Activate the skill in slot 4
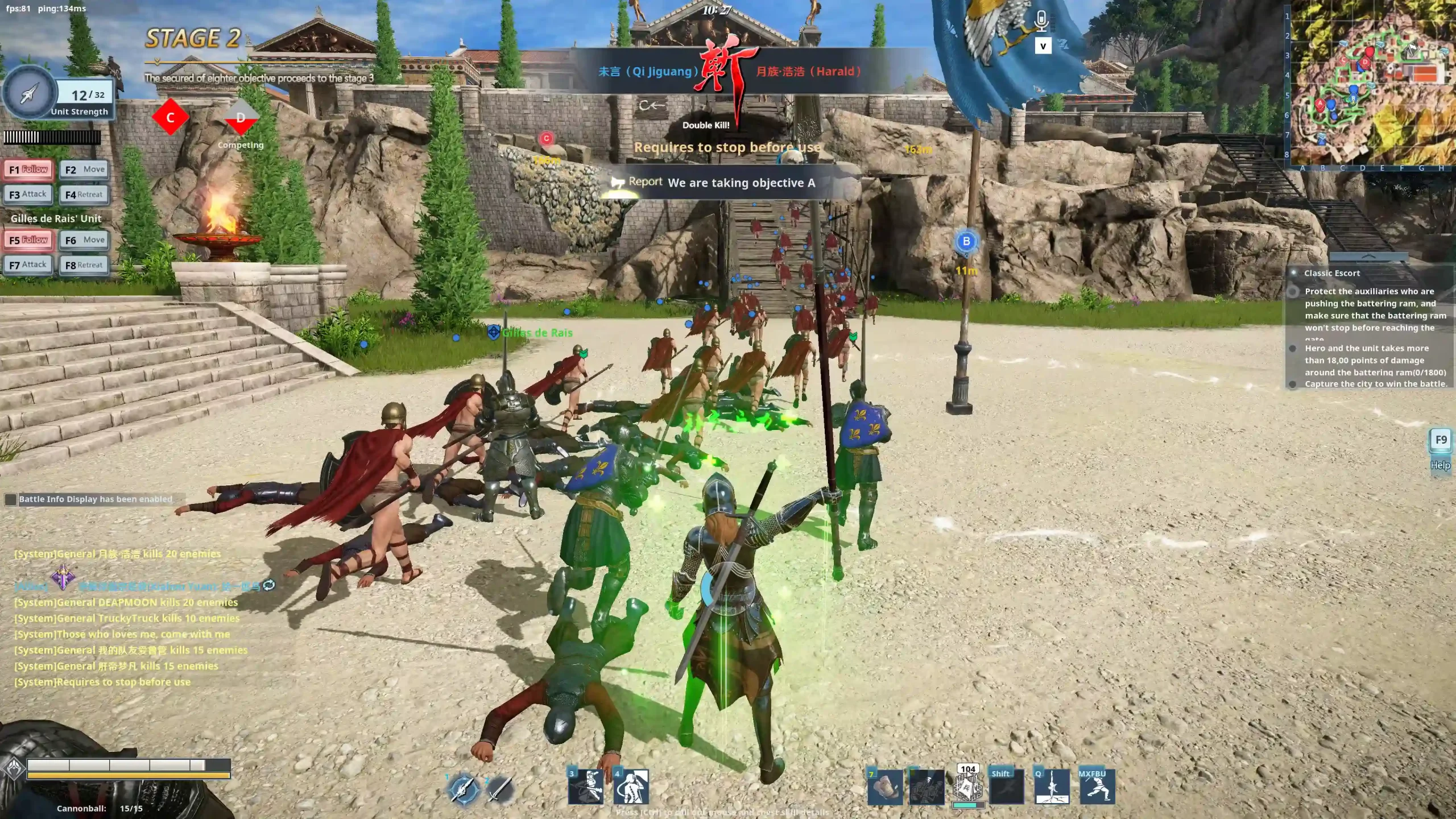Viewport: 1456px width, 819px height. click(x=631, y=787)
